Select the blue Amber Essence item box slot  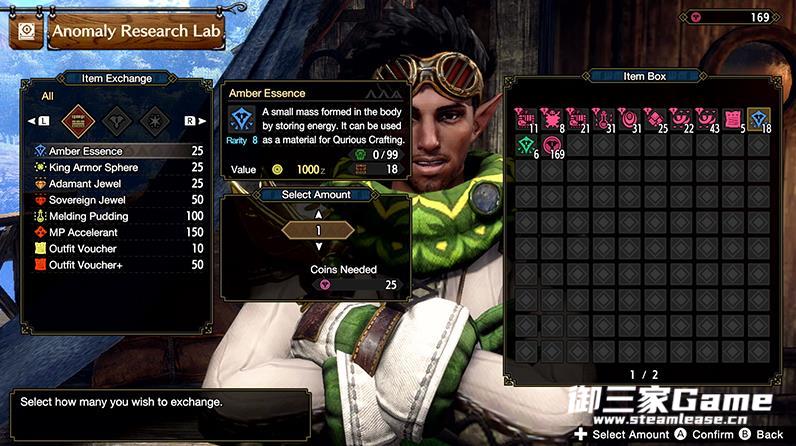pos(758,119)
